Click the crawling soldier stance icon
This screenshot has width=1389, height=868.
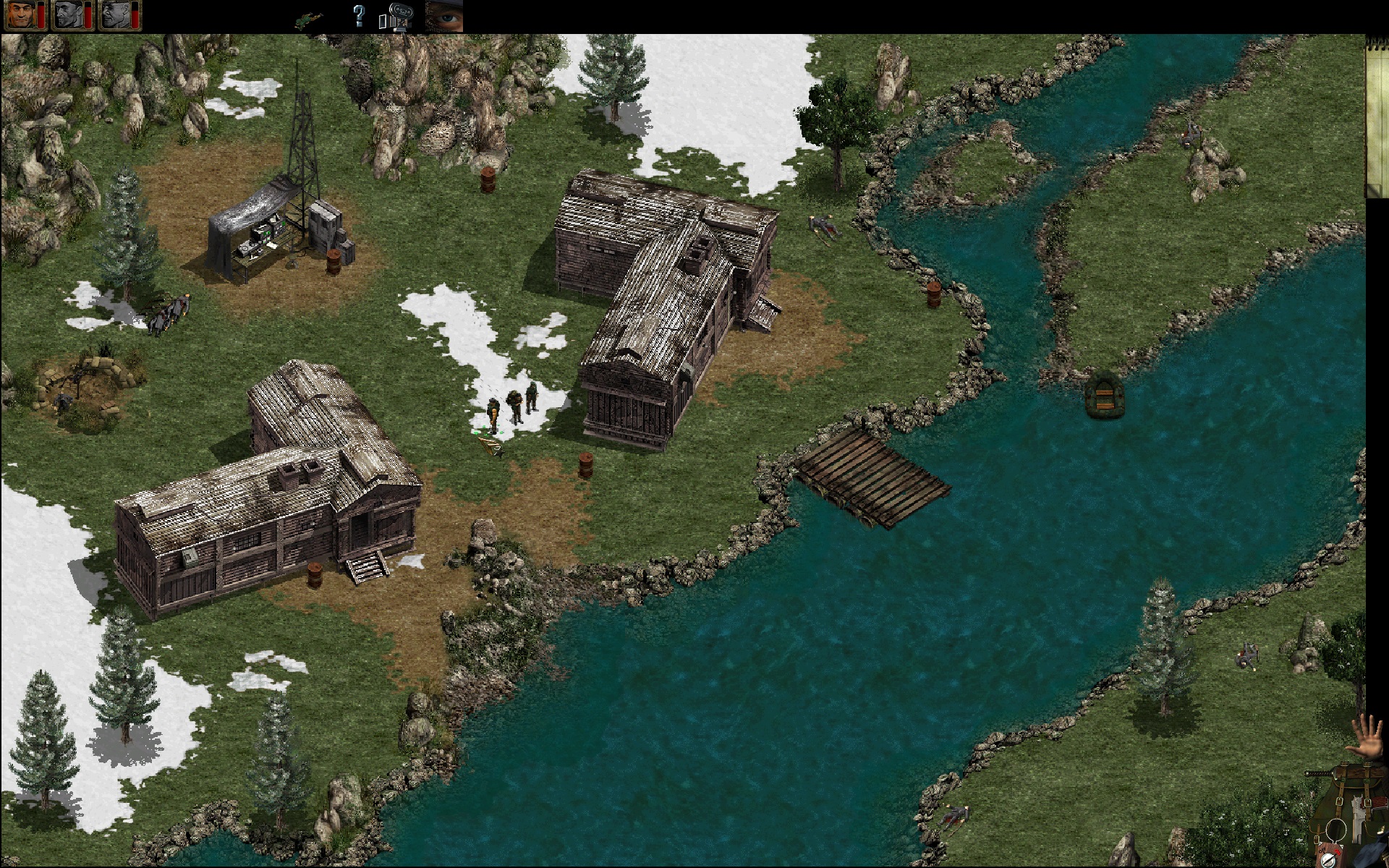[308, 18]
